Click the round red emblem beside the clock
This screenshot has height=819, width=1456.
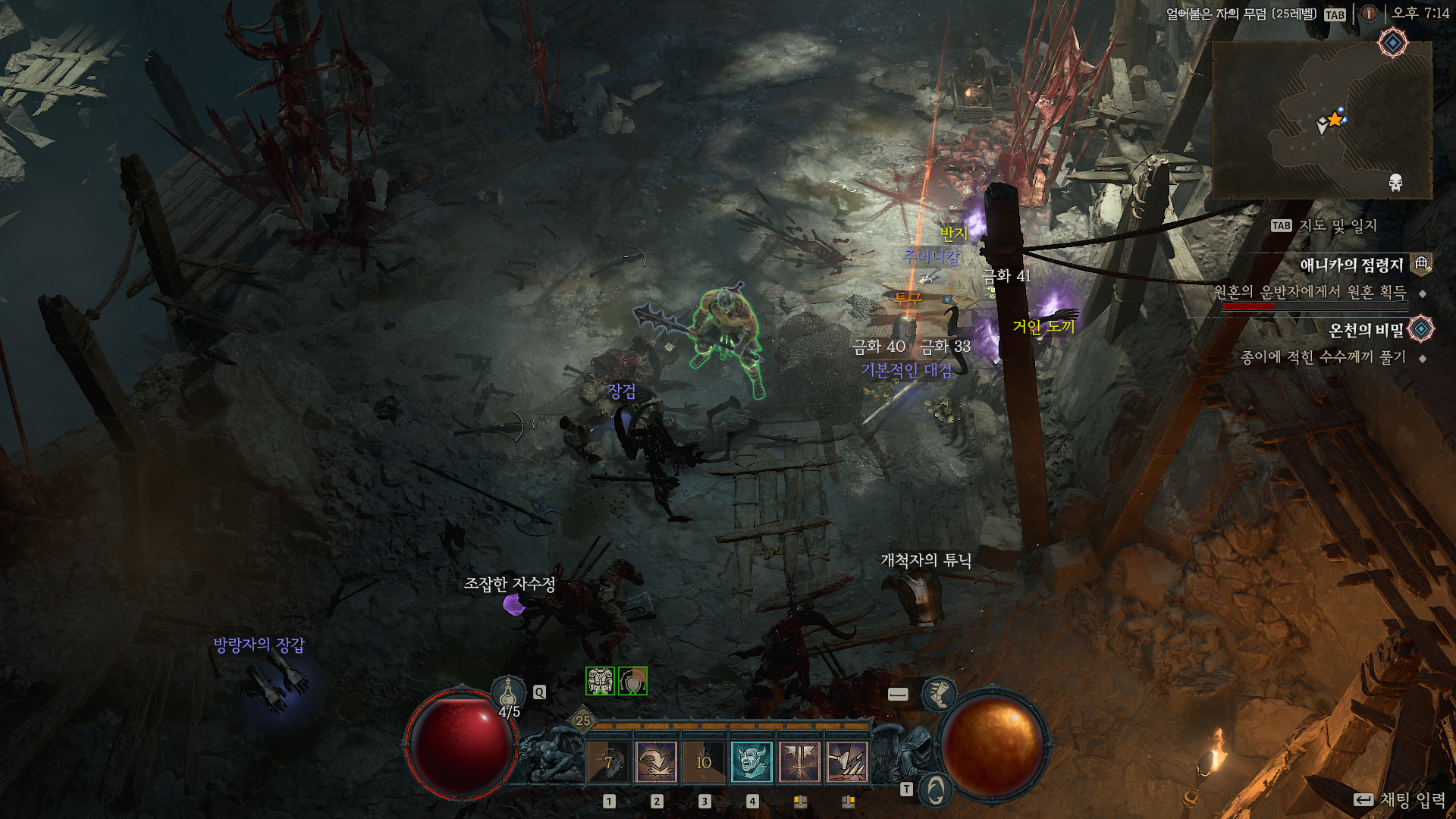(x=1369, y=14)
